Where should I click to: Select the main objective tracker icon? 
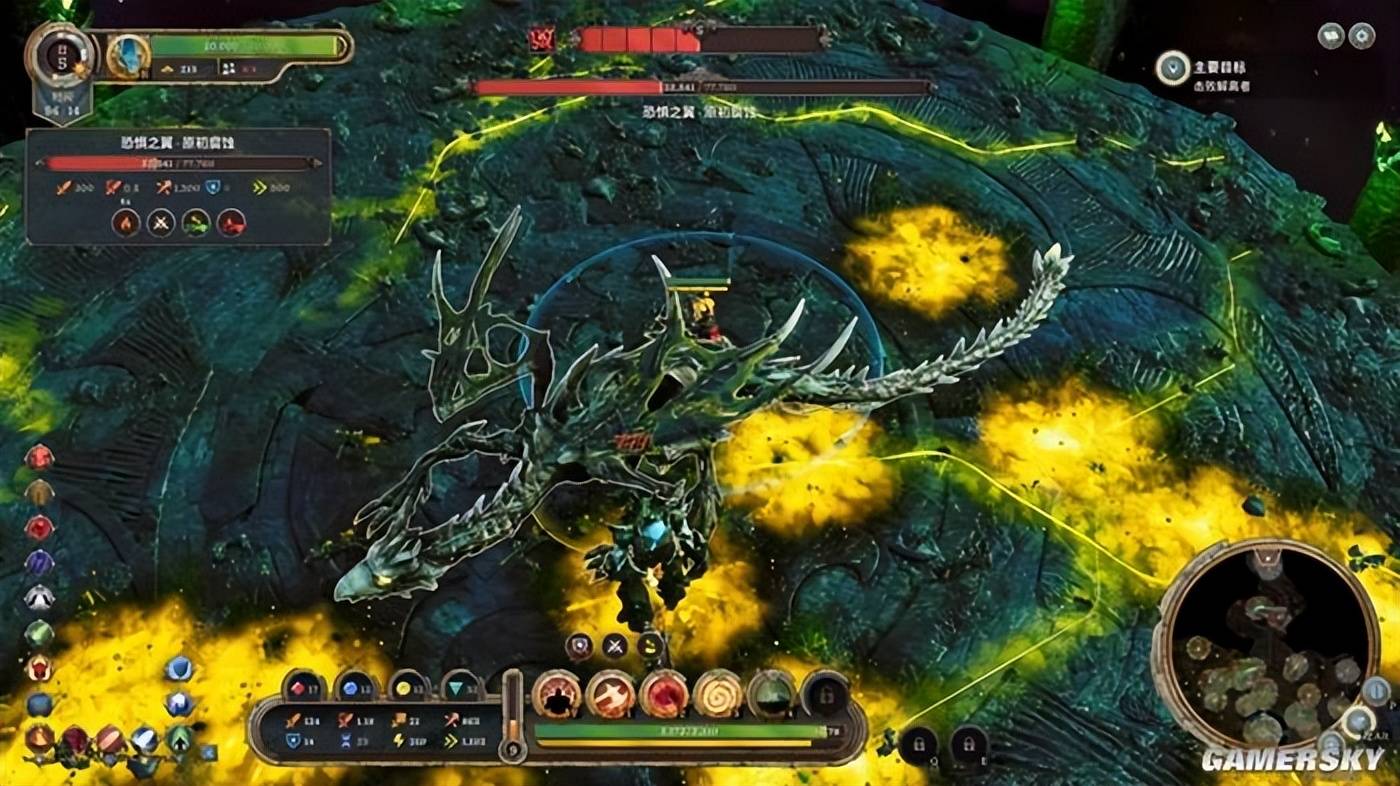(x=1172, y=68)
